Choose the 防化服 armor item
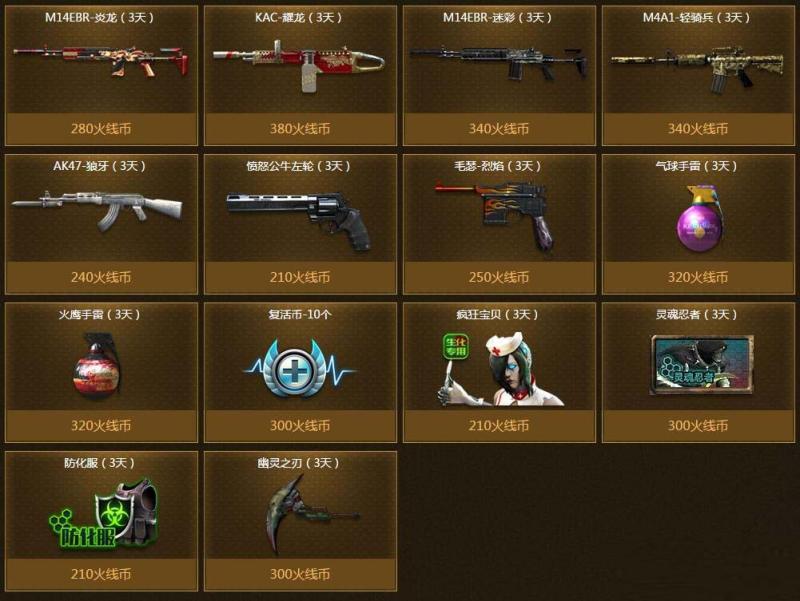This screenshot has width=800, height=601. click(x=100, y=514)
